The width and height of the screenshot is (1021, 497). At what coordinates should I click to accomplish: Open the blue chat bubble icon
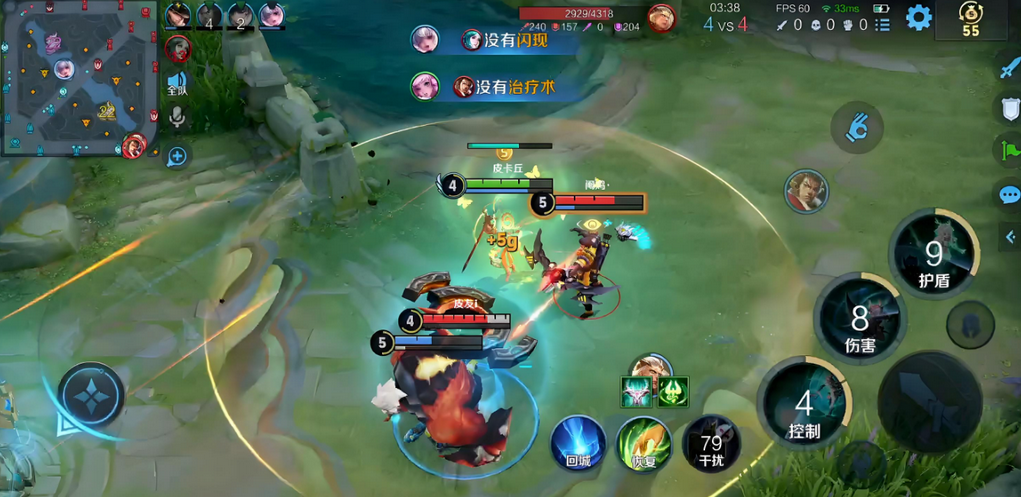point(1008,194)
